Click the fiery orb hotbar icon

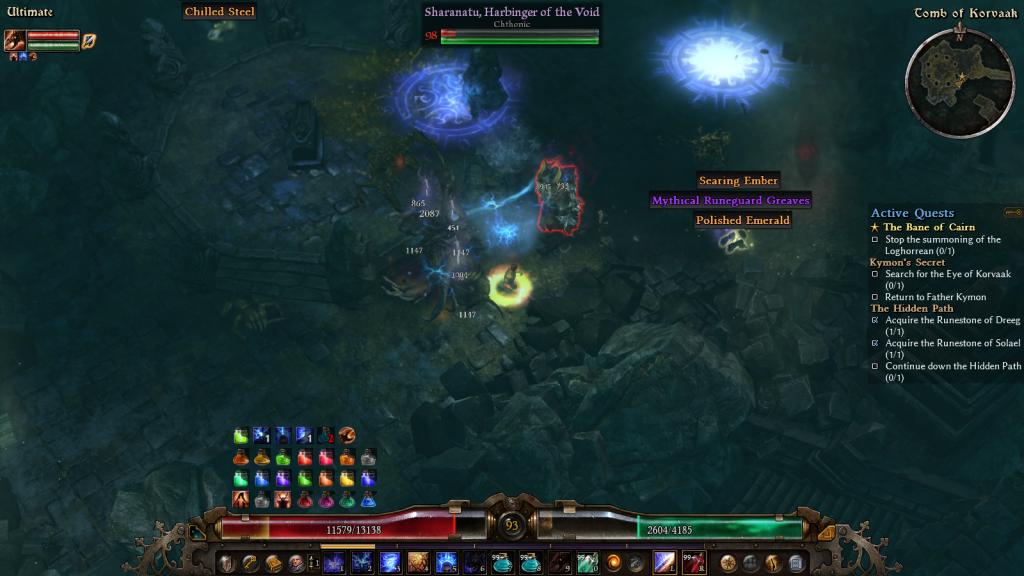614,563
